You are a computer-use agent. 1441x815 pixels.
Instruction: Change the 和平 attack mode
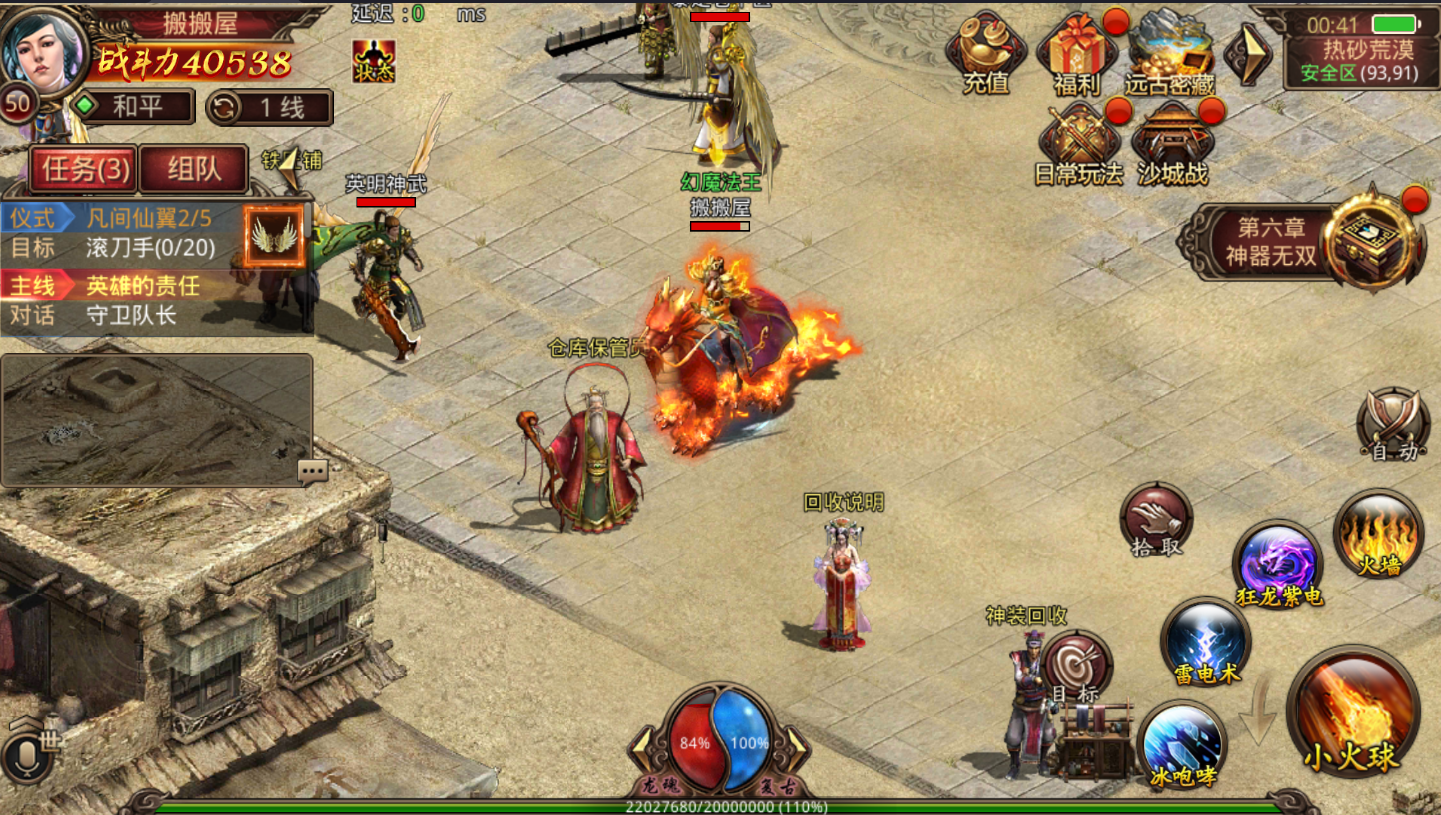click(x=134, y=107)
